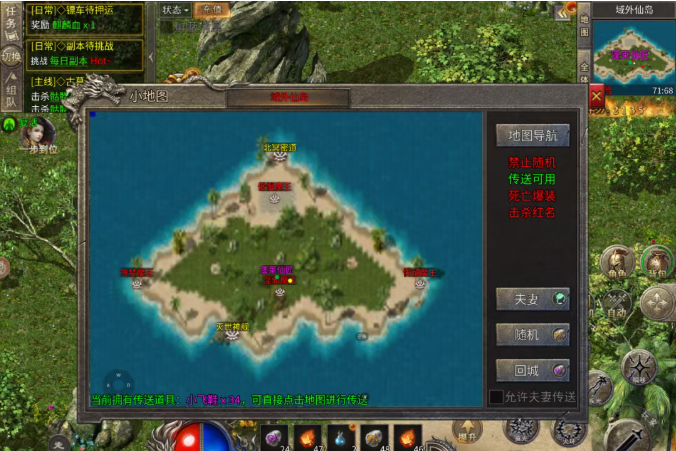Open the 充值 recharge button
The width and height of the screenshot is (676, 451).
point(211,9)
